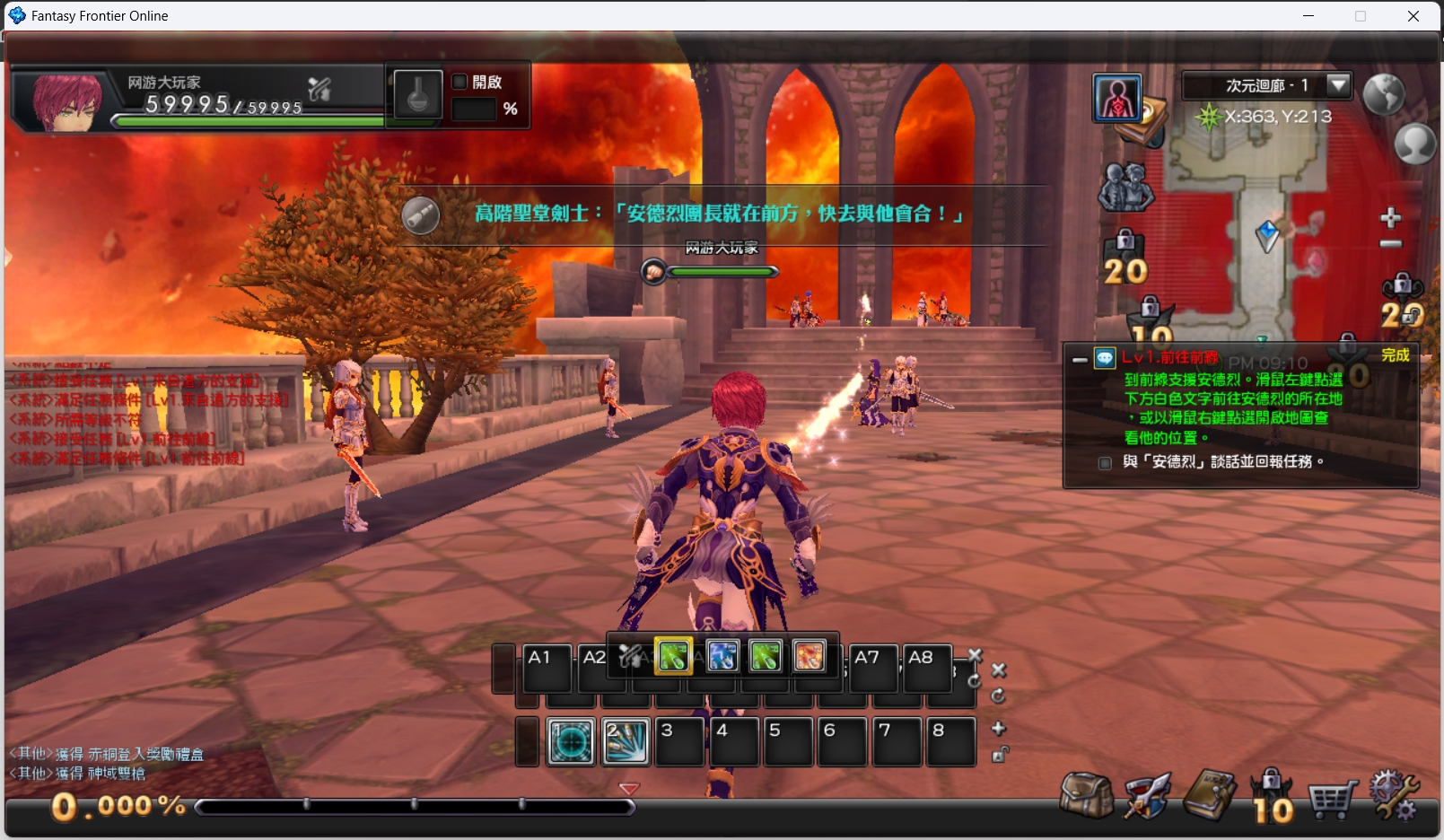The width and height of the screenshot is (1444, 840).
Task: Zoom in the minimap with plus button
Action: 1390,217
